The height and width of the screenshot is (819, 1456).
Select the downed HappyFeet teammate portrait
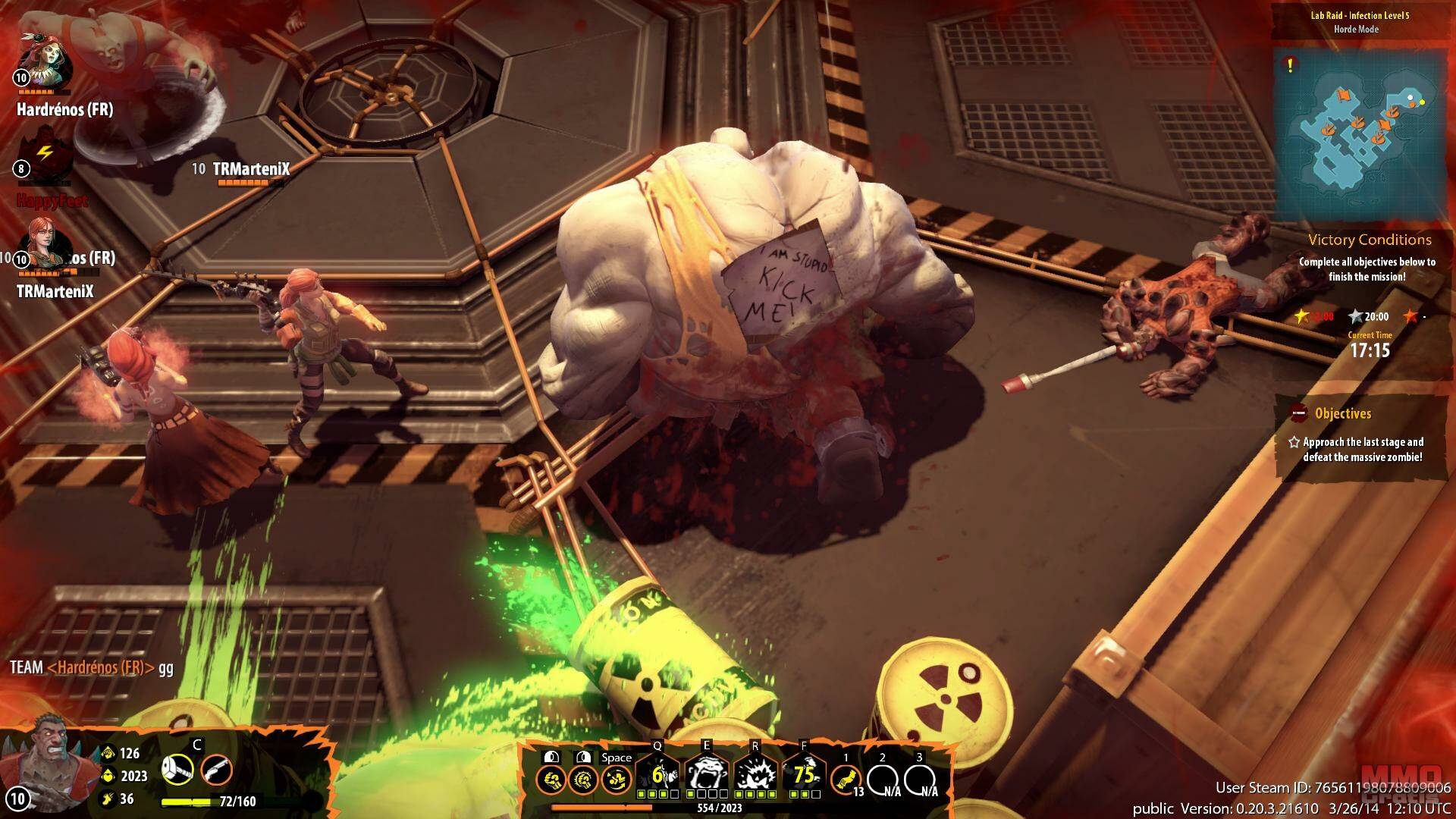point(45,159)
